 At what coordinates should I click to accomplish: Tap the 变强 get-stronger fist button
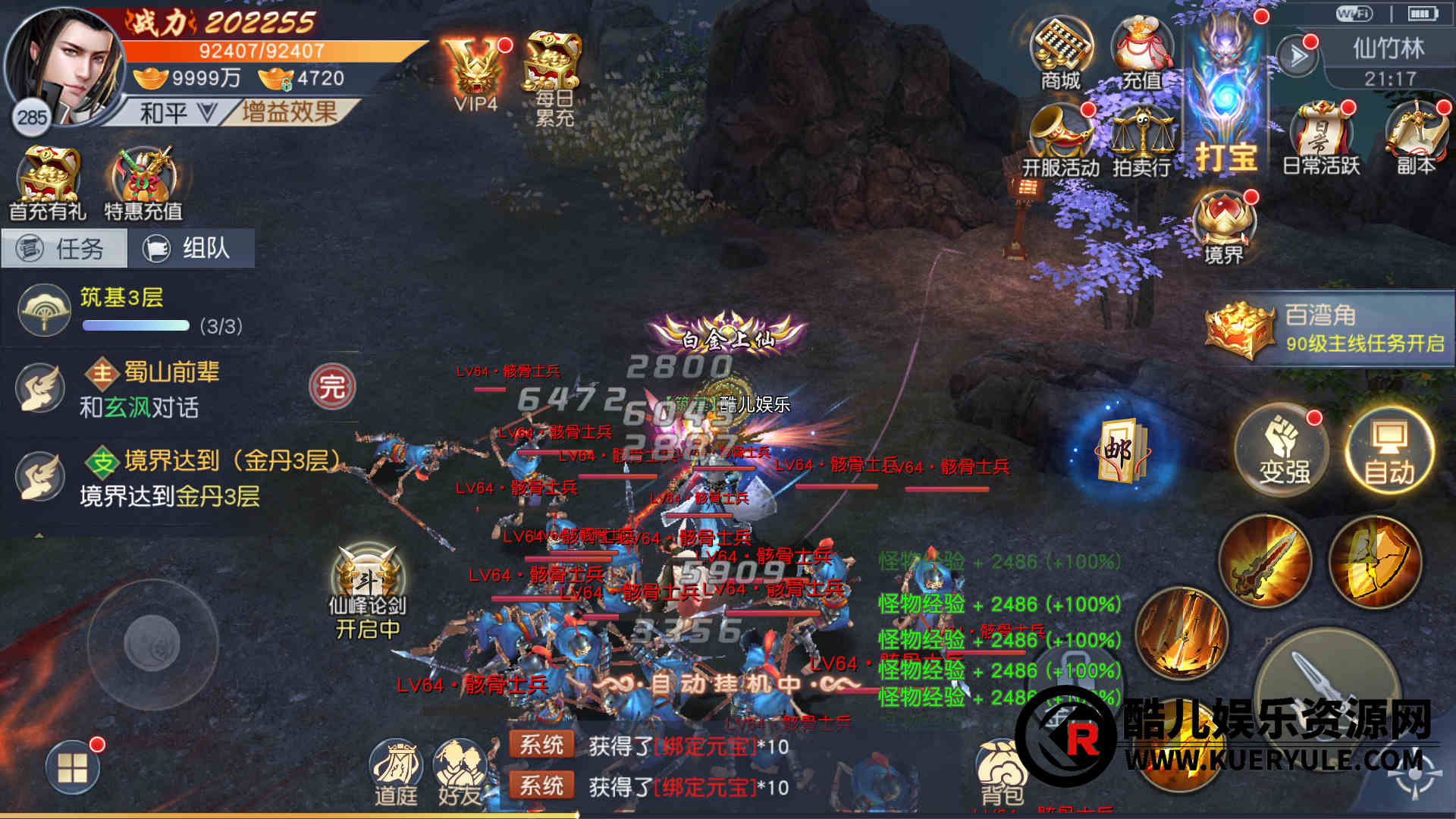1284,451
